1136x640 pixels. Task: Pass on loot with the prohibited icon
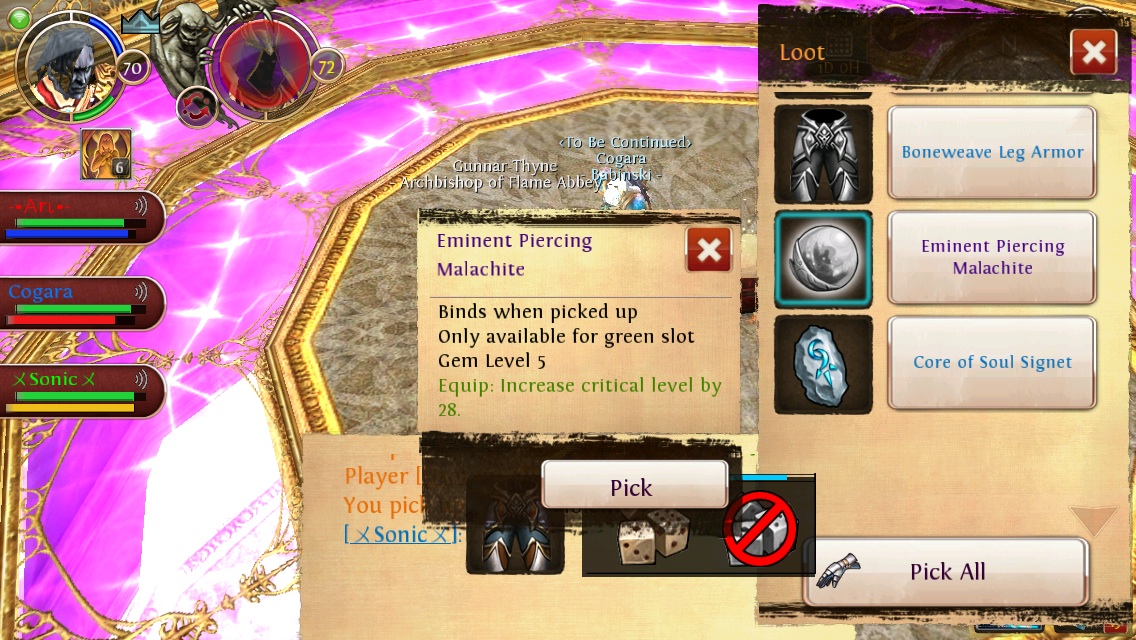(x=761, y=532)
